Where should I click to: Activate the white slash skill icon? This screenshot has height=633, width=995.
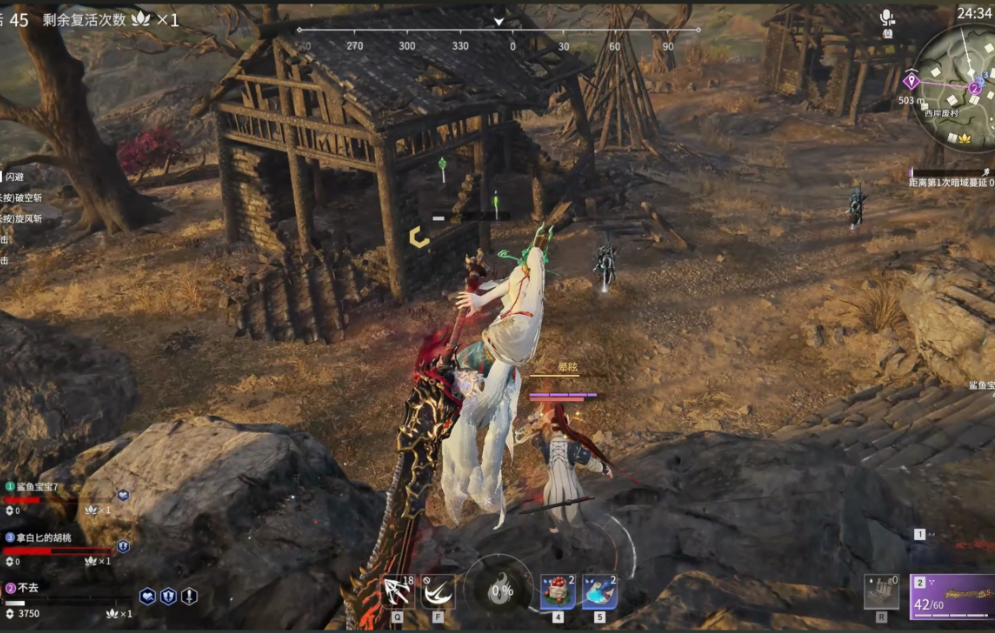[x=437, y=592]
